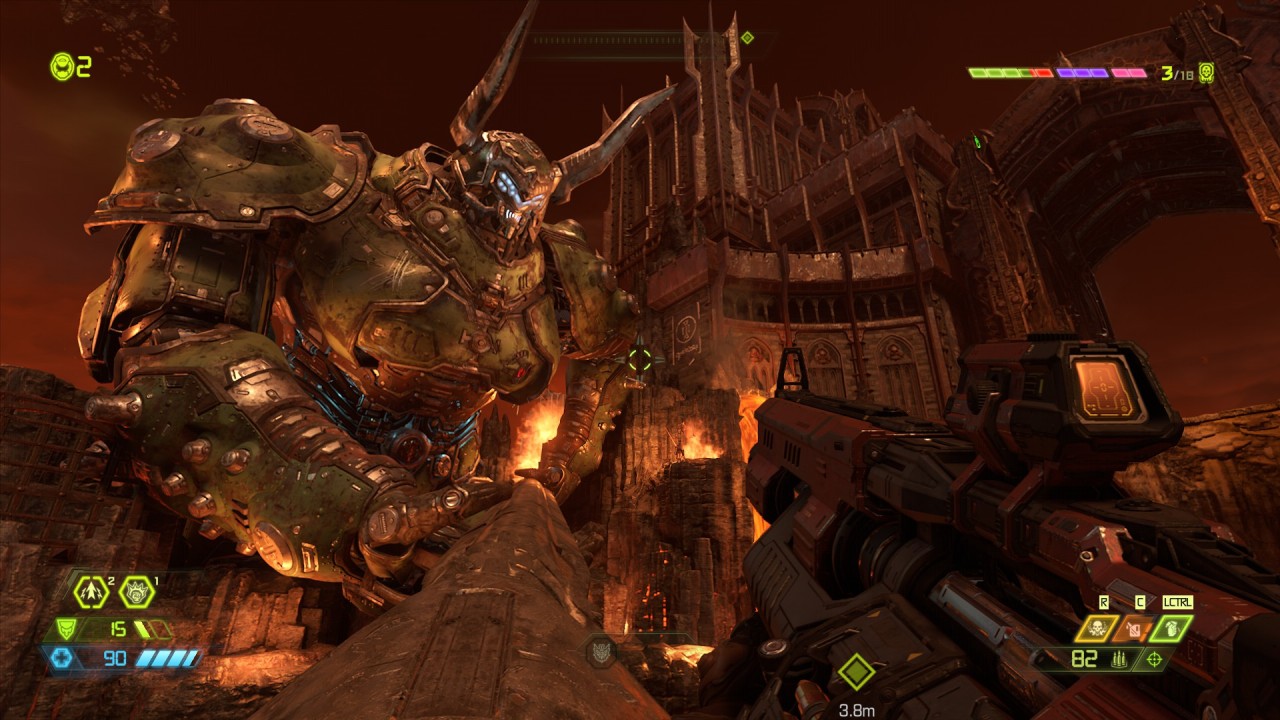Throw a grenade via the grenade icon
The width and height of the screenshot is (1280, 720).
click(x=1171, y=629)
